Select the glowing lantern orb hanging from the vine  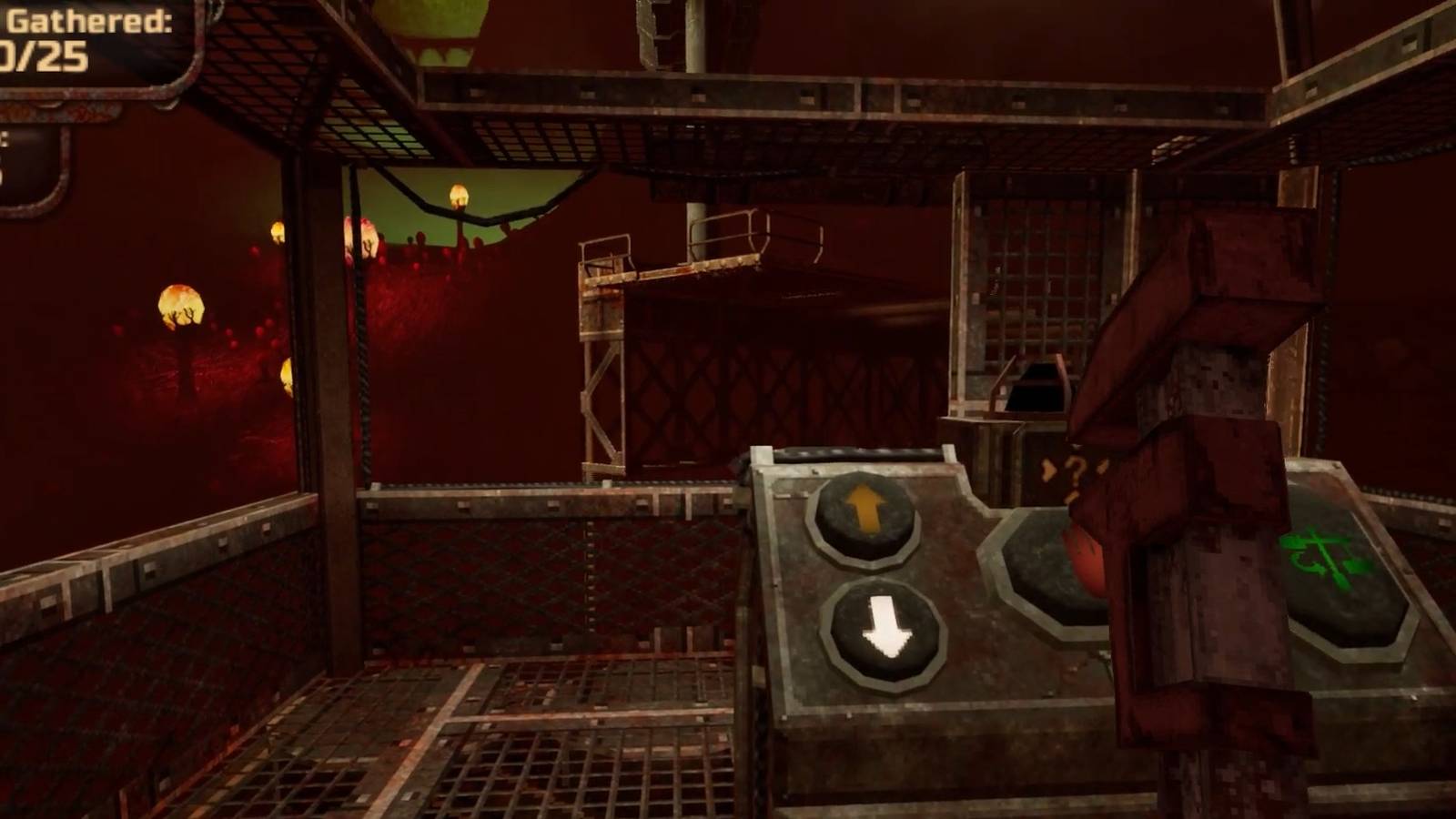click(457, 197)
